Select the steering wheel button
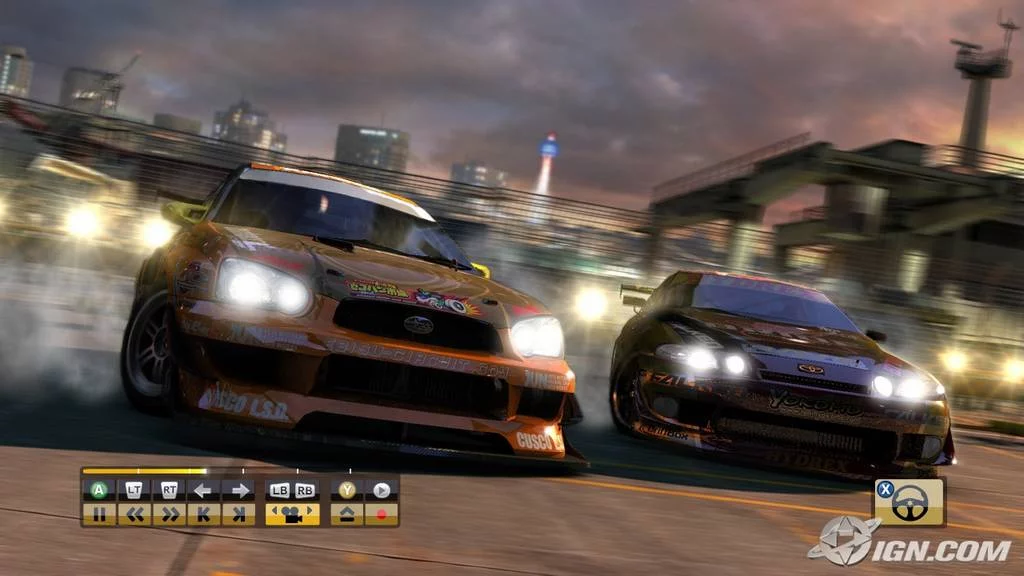The width and height of the screenshot is (1024, 576). tap(909, 503)
